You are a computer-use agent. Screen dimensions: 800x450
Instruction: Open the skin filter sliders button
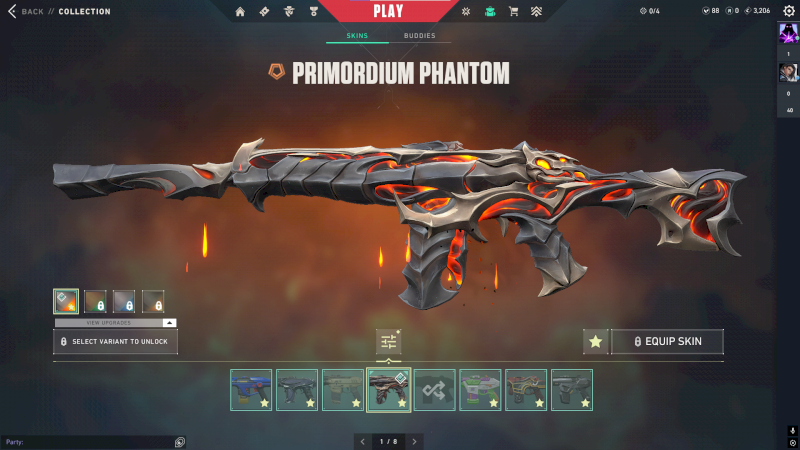coord(388,341)
